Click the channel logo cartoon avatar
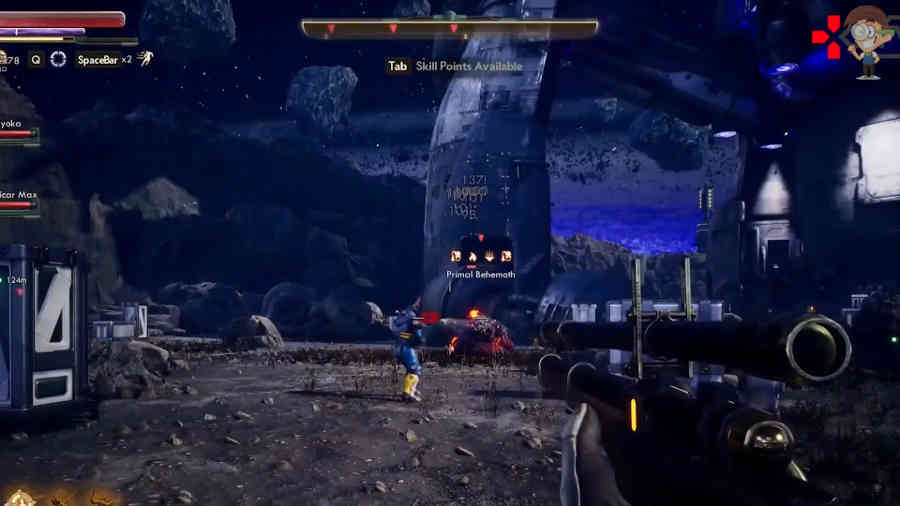Image resolution: width=900 pixels, height=506 pixels. (868, 40)
